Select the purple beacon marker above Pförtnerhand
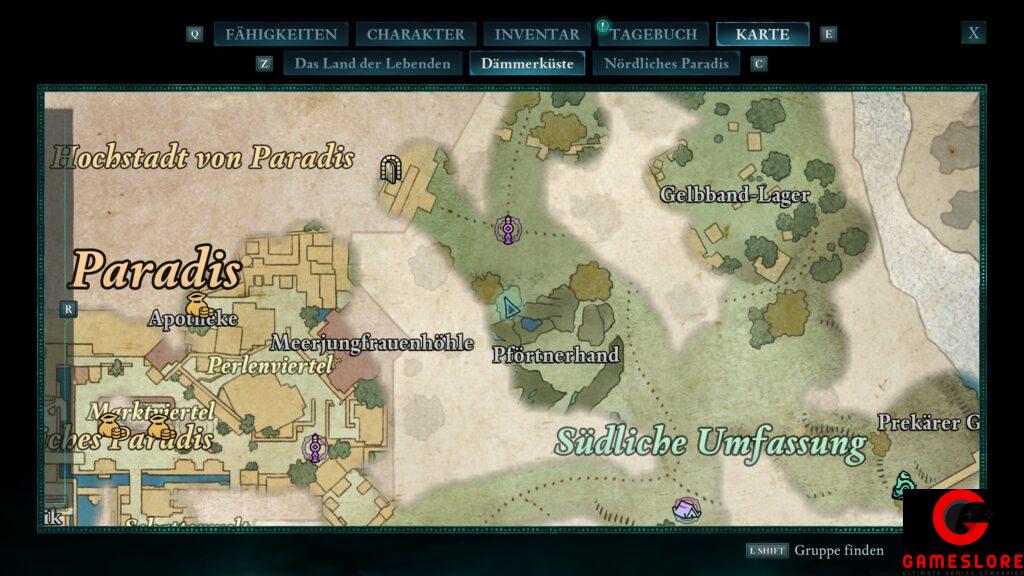 pos(509,229)
